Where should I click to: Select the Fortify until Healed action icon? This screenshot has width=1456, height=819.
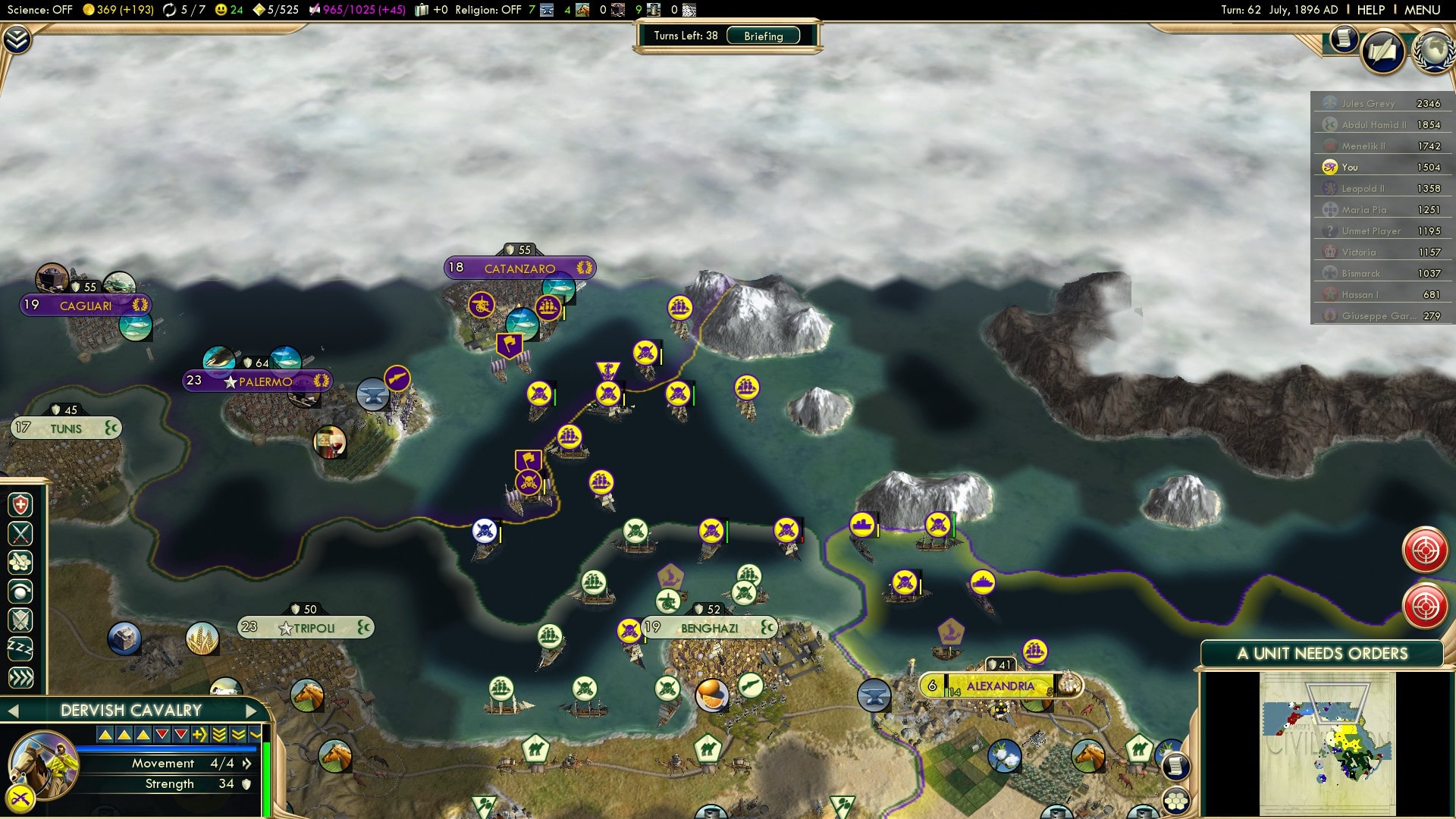(x=20, y=504)
